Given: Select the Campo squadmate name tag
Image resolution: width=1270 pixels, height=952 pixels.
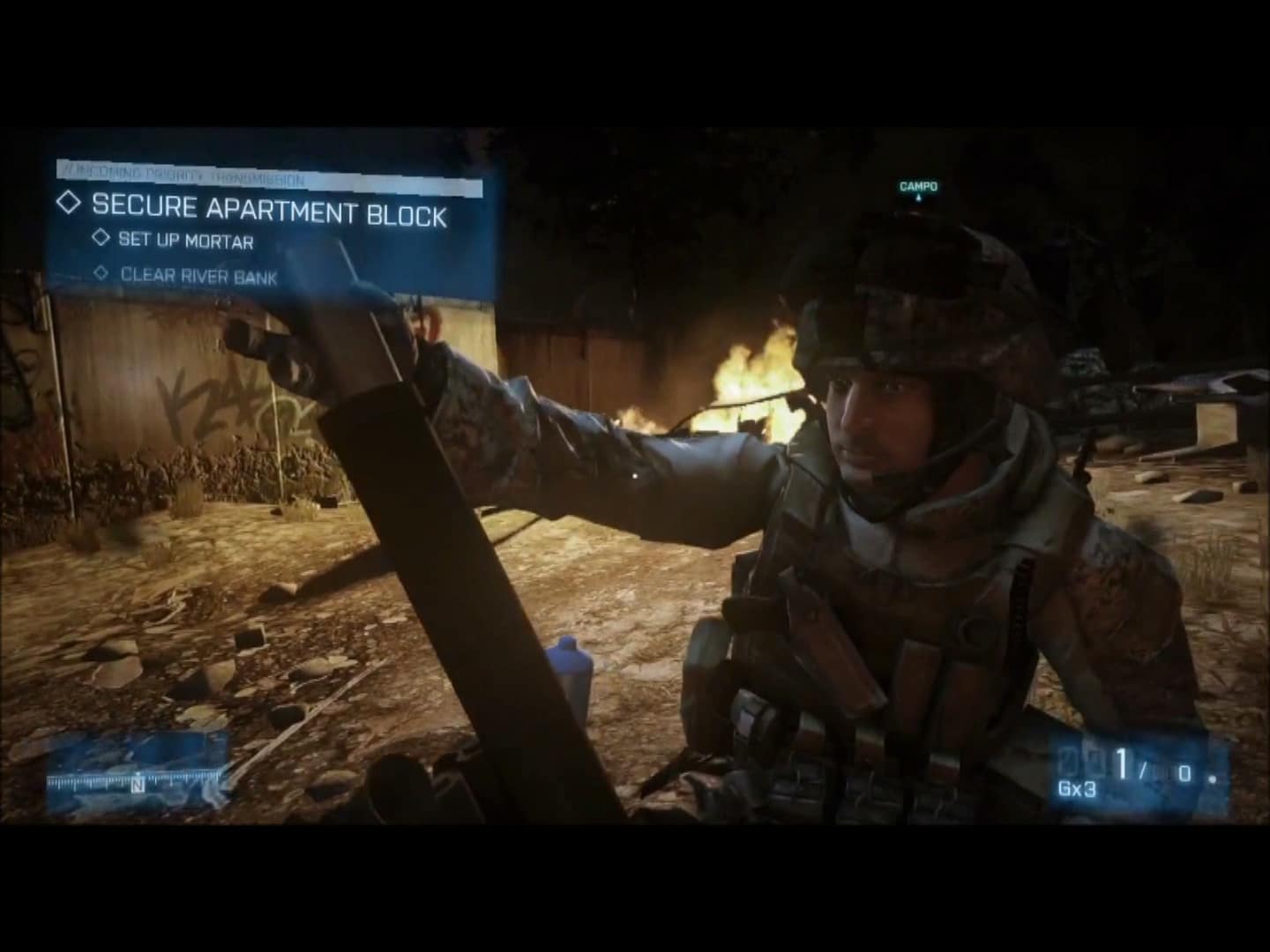Looking at the screenshot, I should (x=918, y=187).
